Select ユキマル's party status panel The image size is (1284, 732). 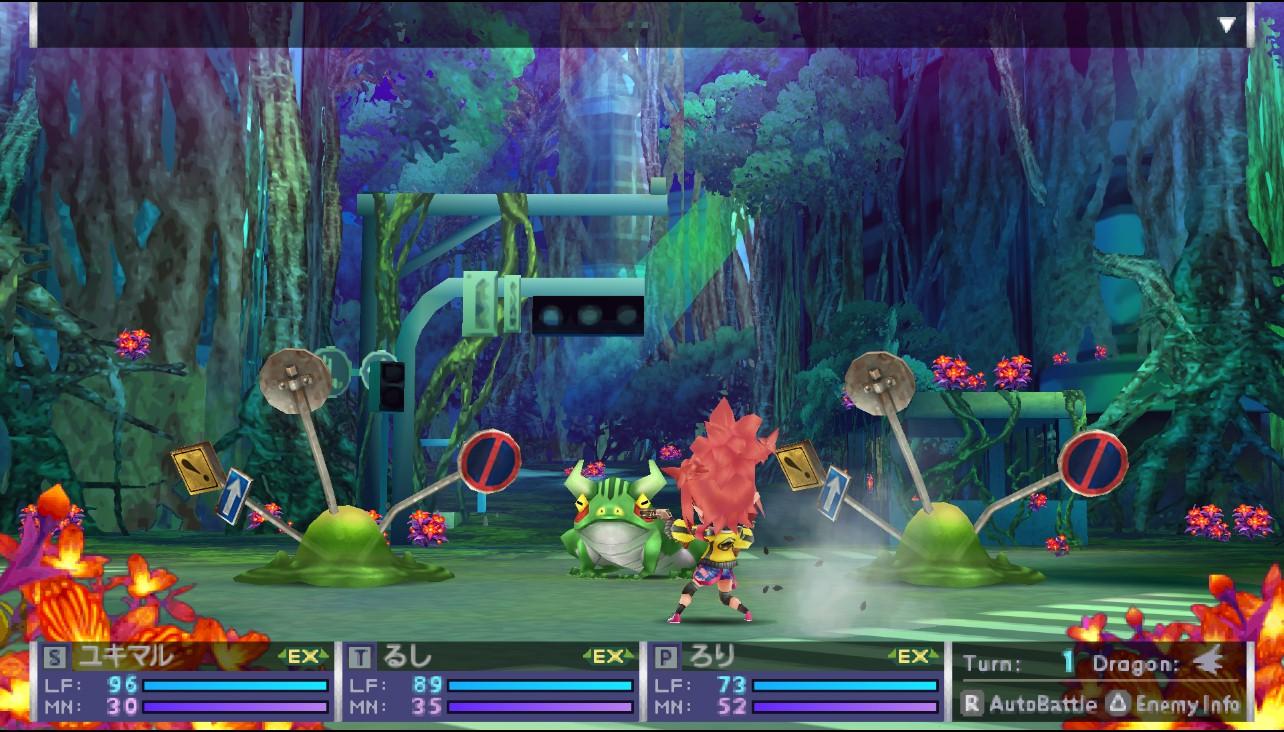[x=186, y=682]
